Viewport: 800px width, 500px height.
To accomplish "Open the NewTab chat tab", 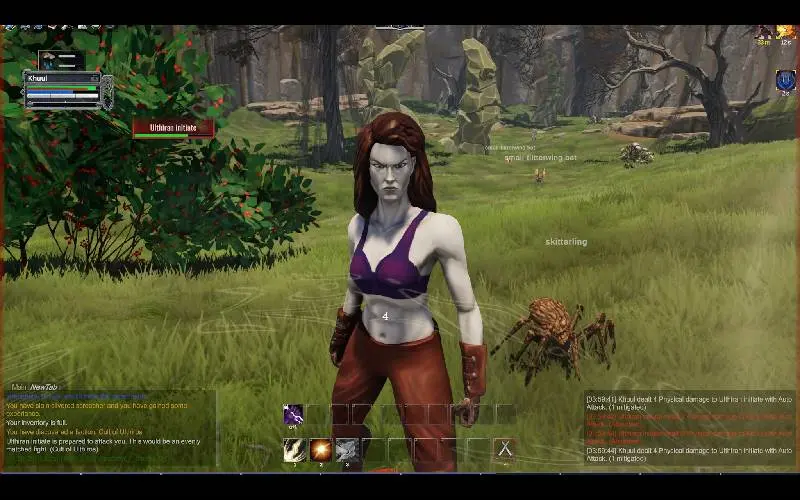I will pos(43,387).
